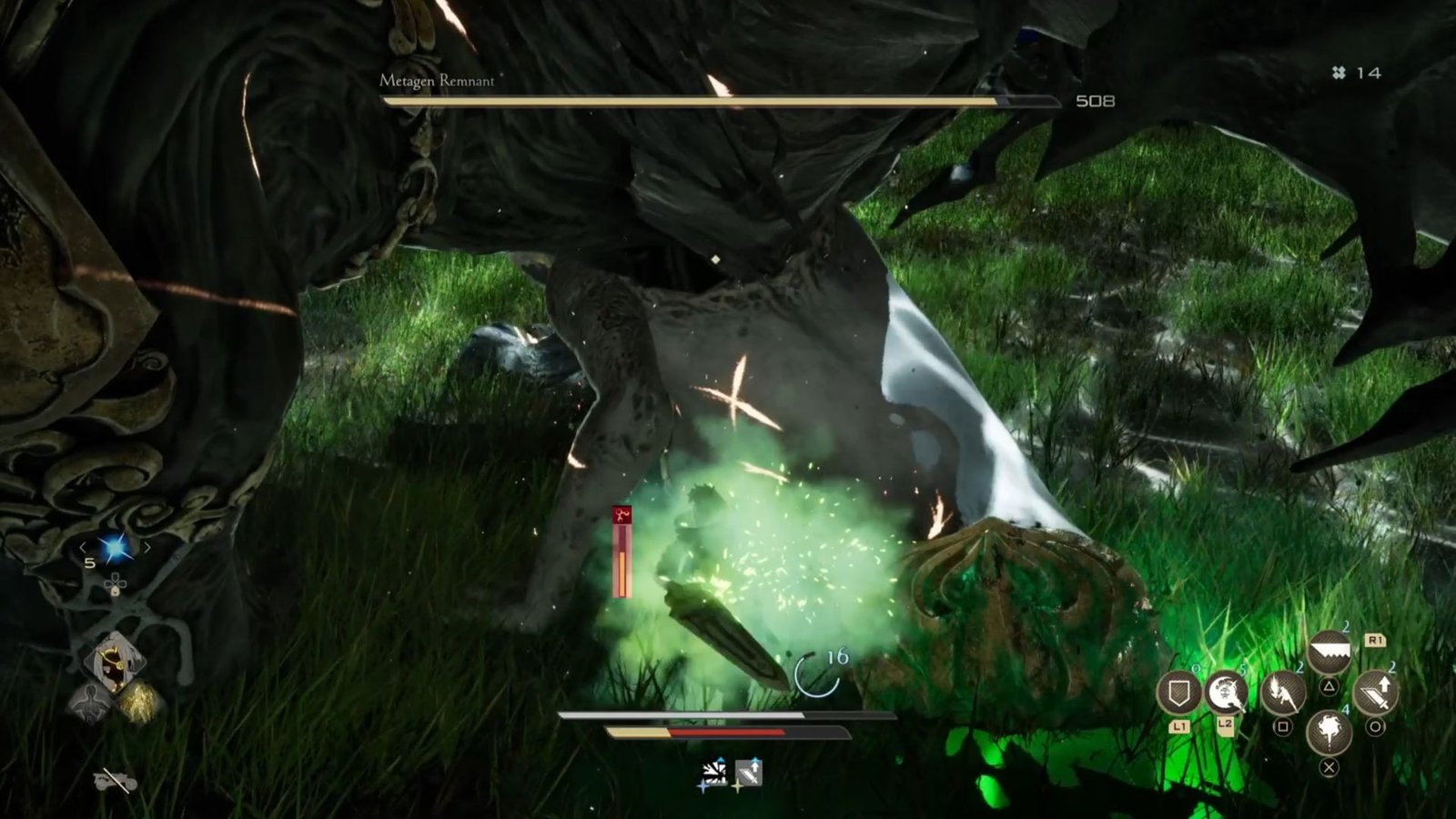Click the Metagen Remnant boss nameplate
Viewport: 1456px width, 819px height.
click(x=437, y=80)
